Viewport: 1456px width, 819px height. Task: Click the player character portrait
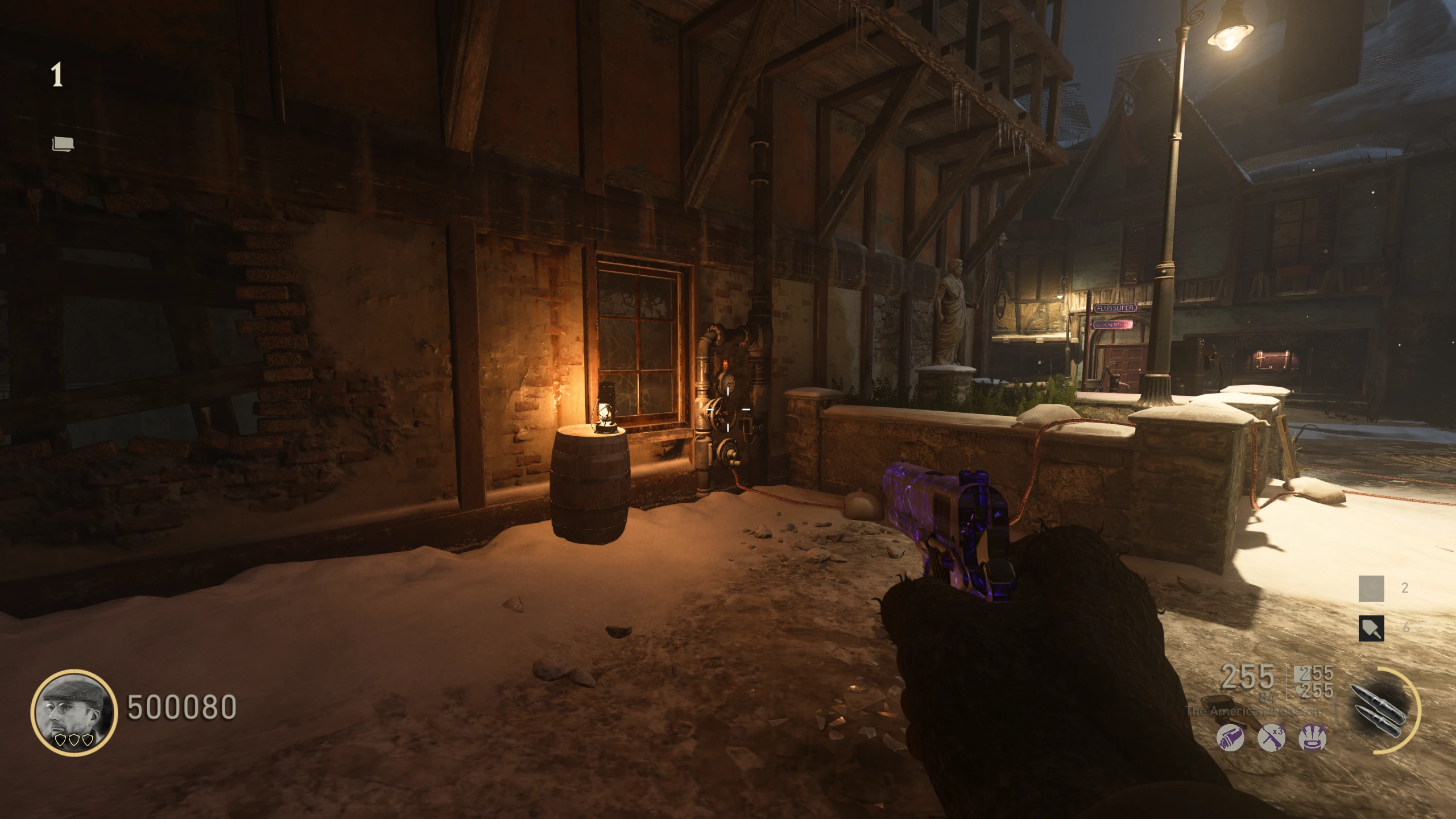click(74, 712)
